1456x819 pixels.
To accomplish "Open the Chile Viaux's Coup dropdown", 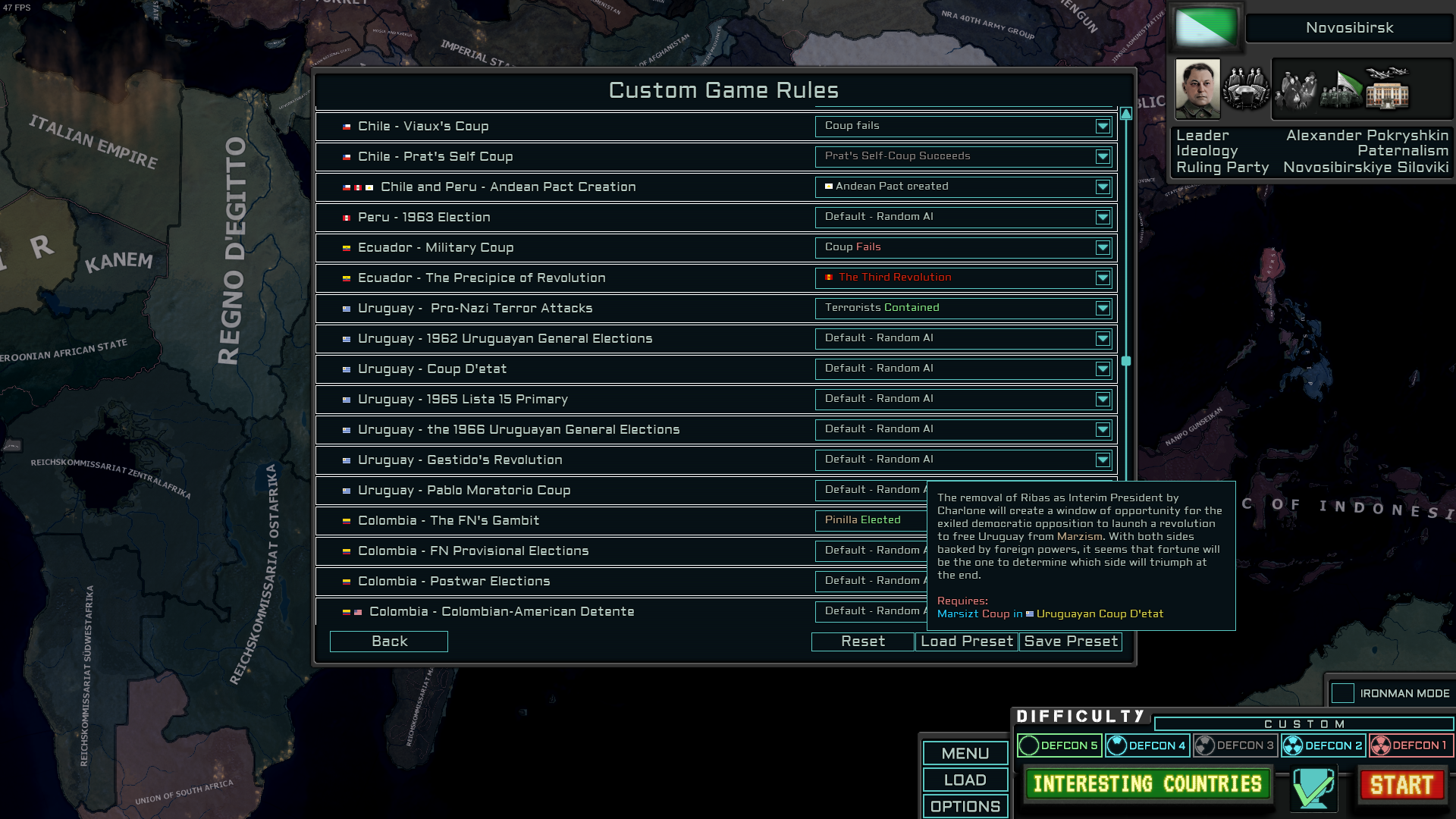I will [x=1102, y=127].
